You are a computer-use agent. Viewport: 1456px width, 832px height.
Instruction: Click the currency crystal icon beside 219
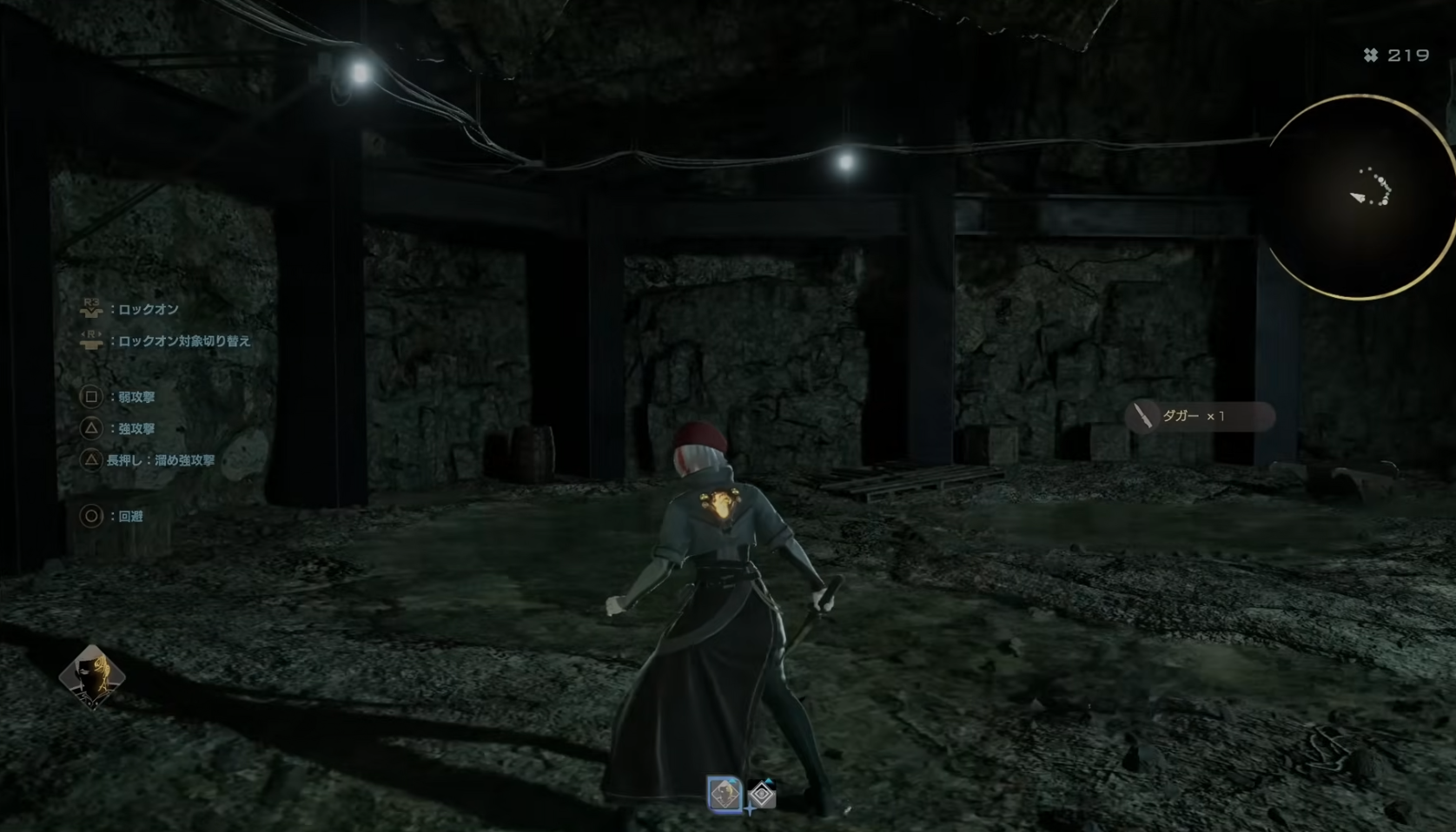(1373, 56)
